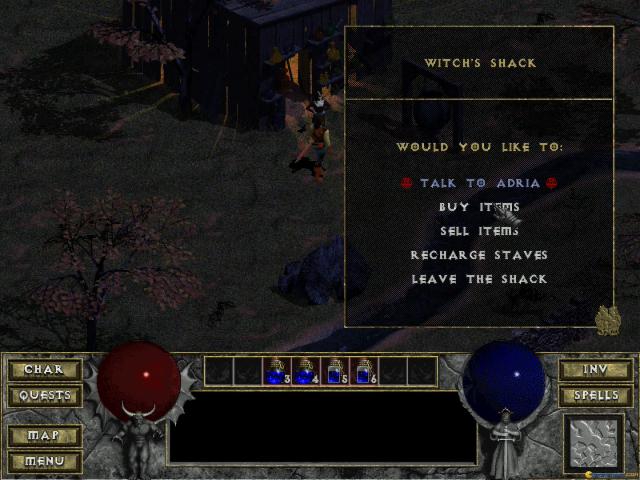Select Buy Items in witch's shop
The image size is (640, 480).
479,207
